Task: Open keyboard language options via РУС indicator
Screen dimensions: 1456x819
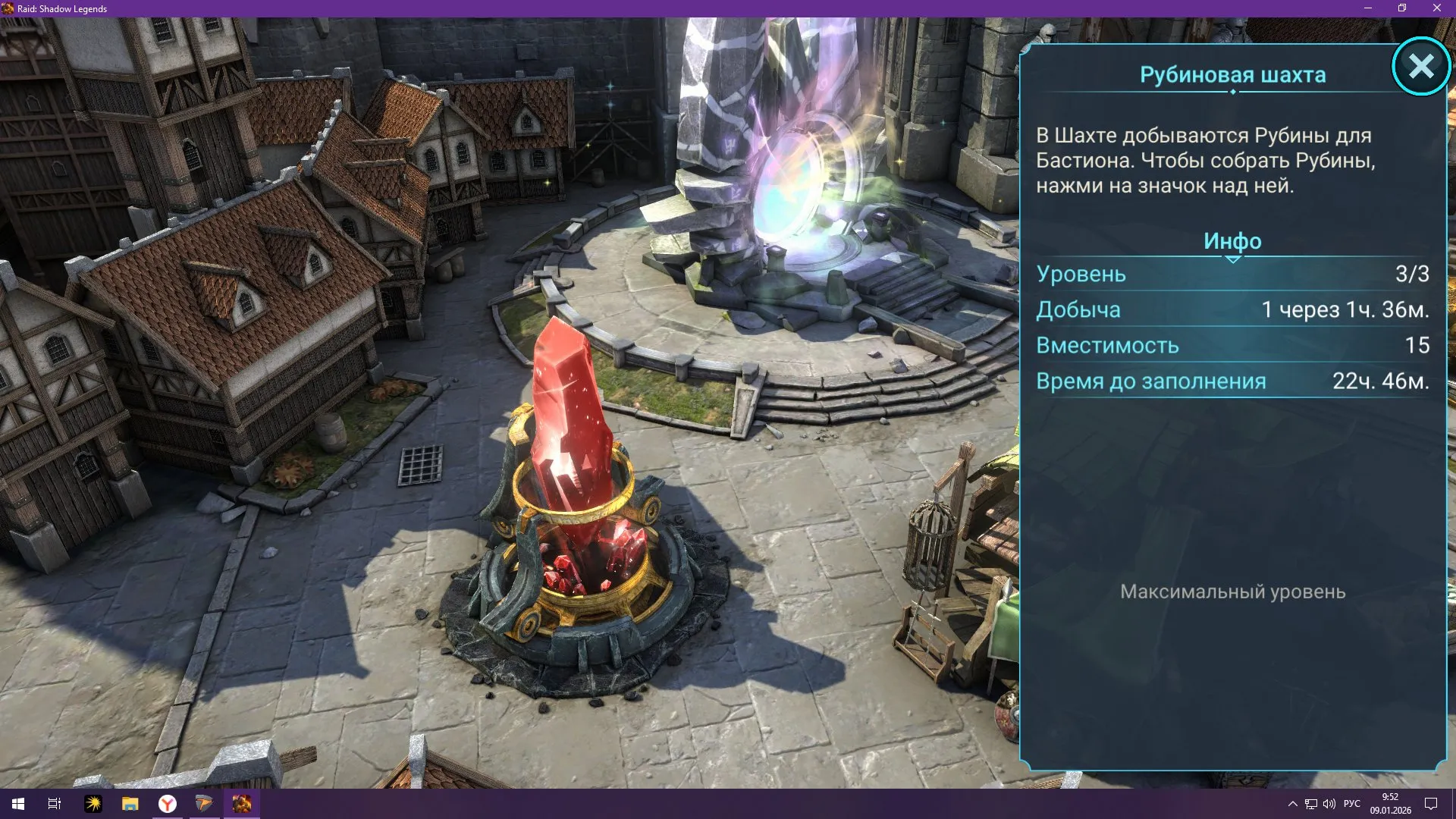Action: [1351, 804]
